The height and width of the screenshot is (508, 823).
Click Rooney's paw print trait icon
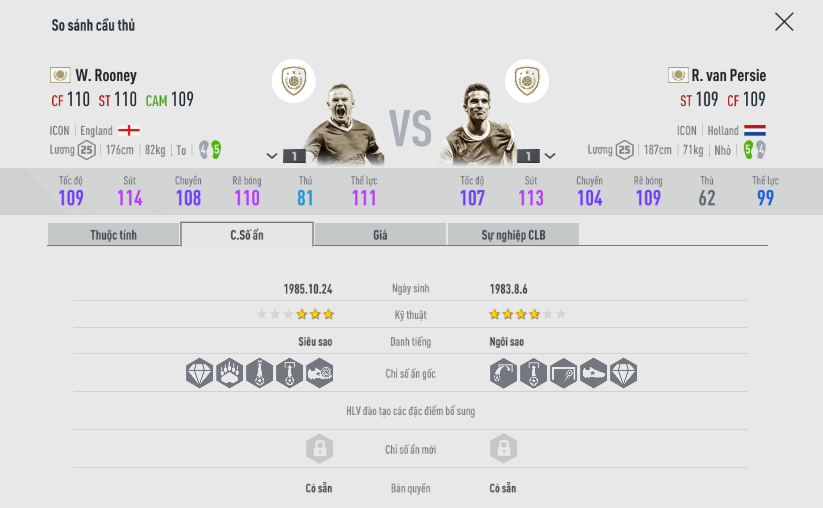230,374
